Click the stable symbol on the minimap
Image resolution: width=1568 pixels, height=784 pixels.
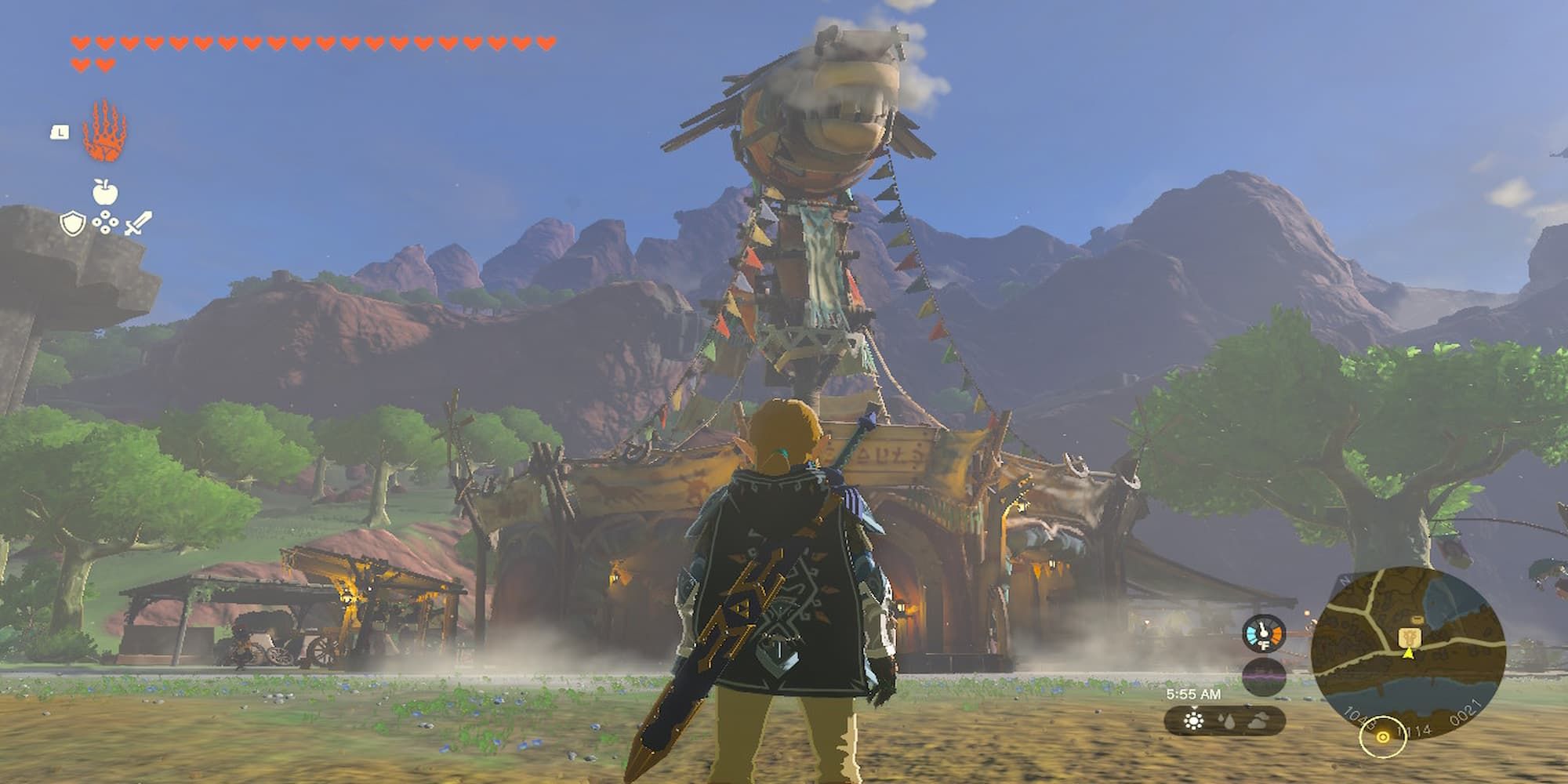1410,637
